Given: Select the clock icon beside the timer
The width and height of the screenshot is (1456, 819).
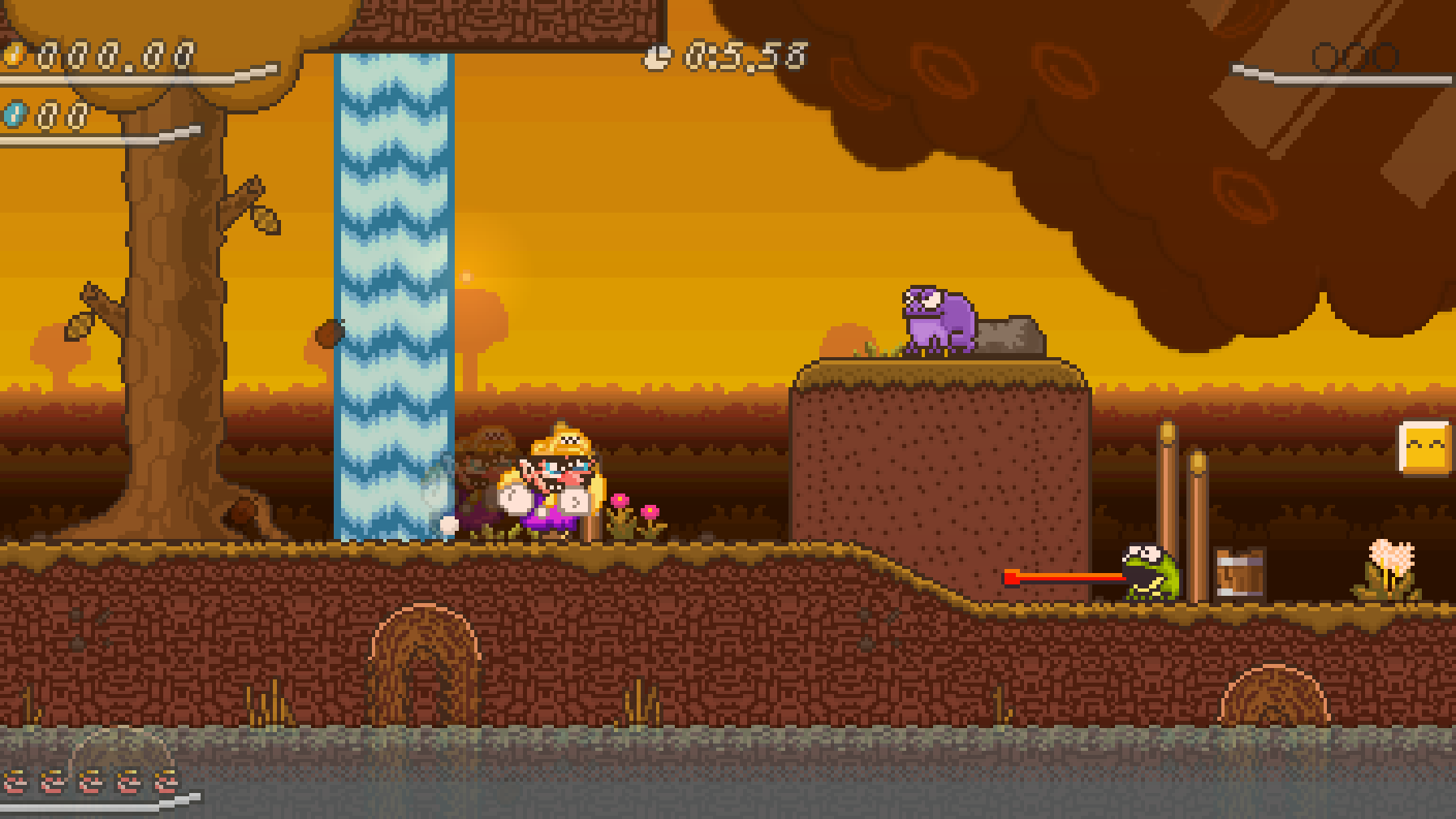Looking at the screenshot, I should [659, 55].
